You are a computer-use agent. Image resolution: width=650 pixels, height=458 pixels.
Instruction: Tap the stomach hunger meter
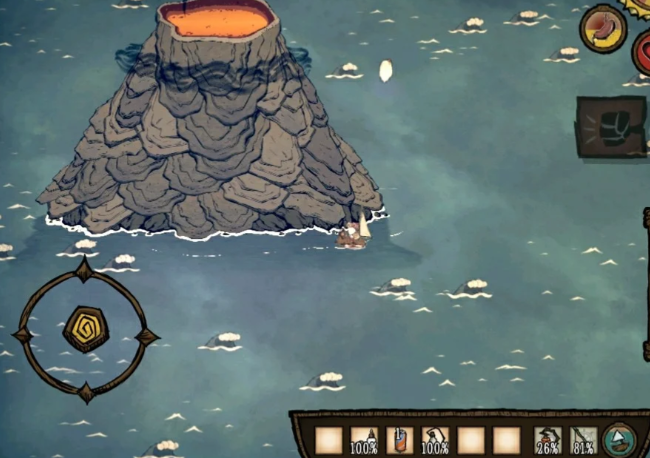pyautogui.click(x=603, y=28)
